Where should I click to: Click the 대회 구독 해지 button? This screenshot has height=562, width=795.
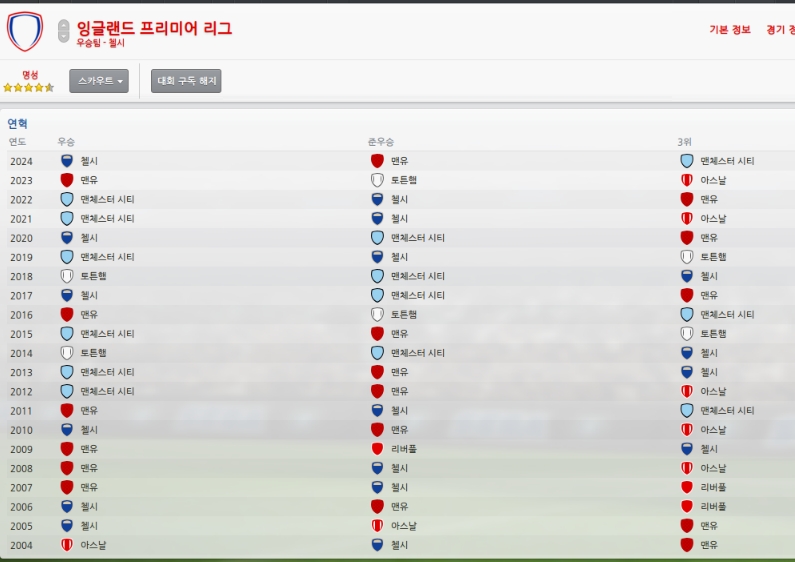tap(186, 81)
